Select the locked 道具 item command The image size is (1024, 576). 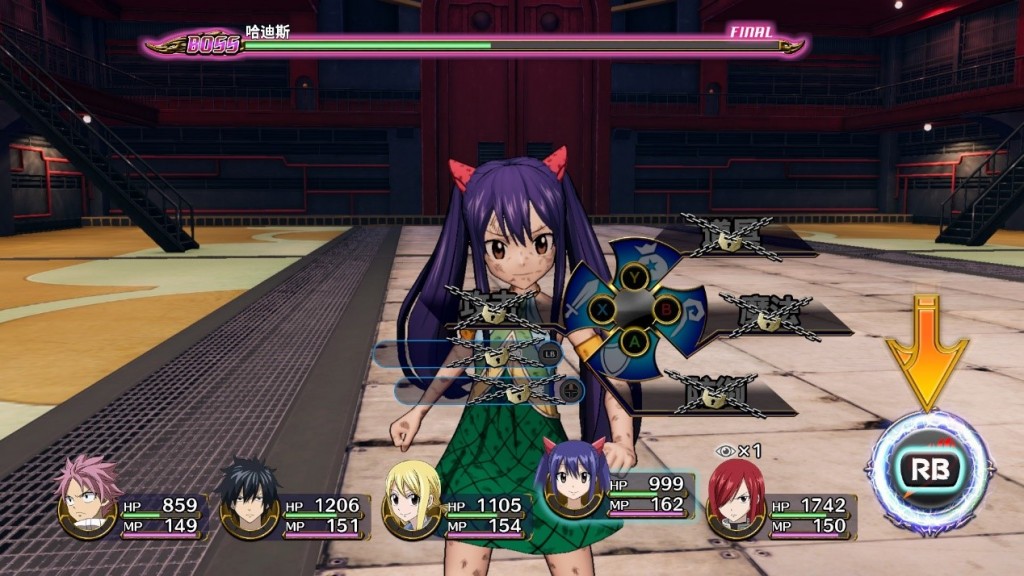(x=733, y=238)
